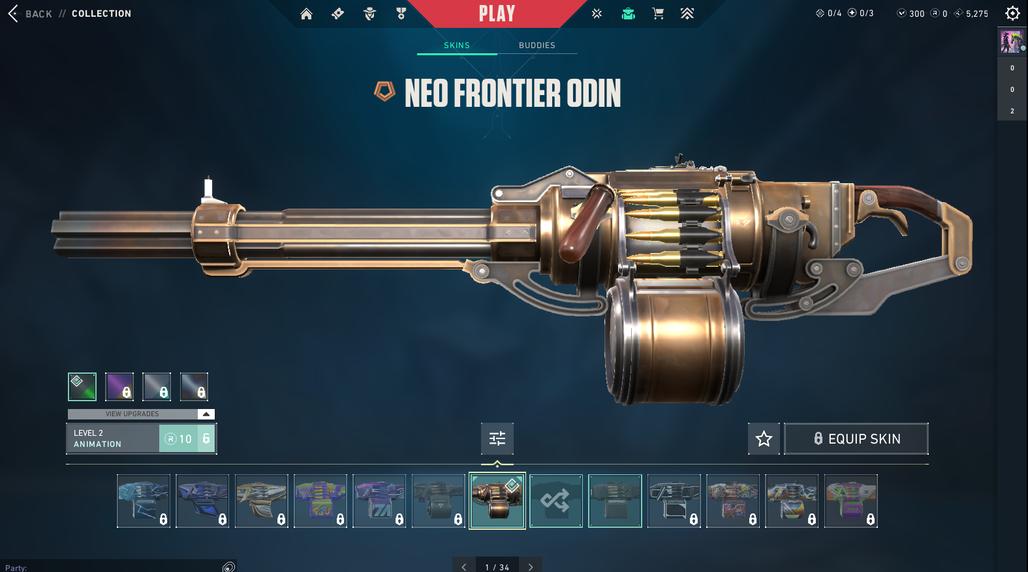
Task: Open the store cart icon
Action: [x=658, y=14]
